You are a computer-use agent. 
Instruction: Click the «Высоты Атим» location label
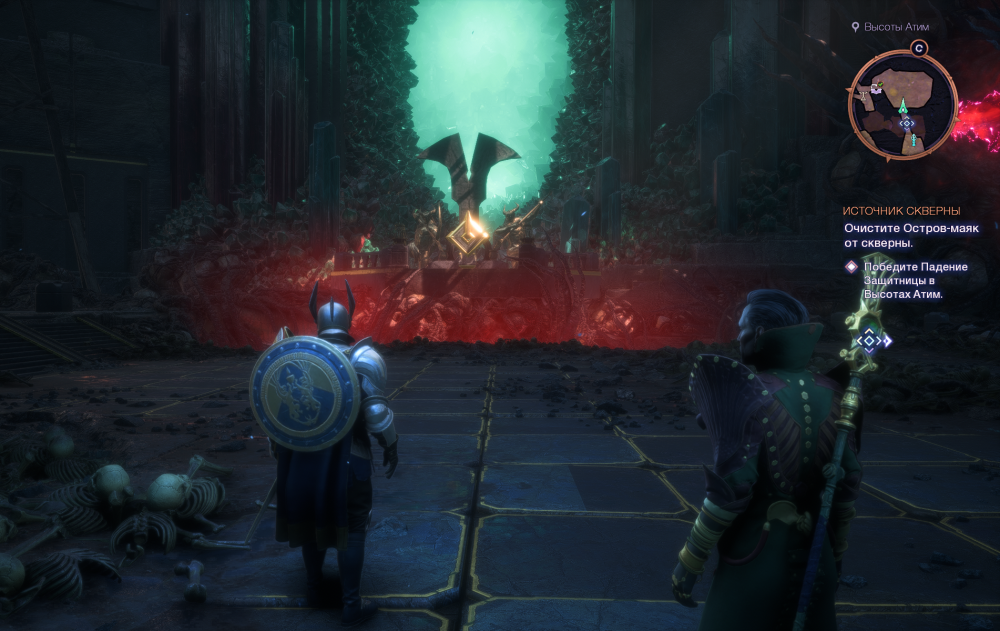(896, 27)
